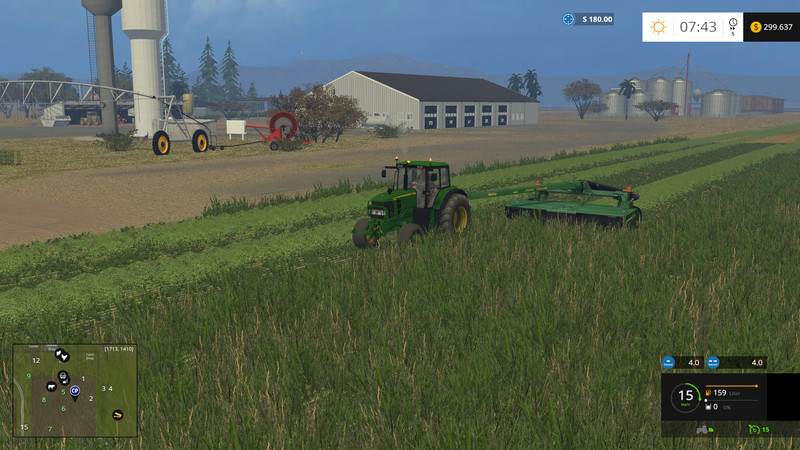Click the time acceleration clock icon
The height and width of the screenshot is (450, 800).
coord(732,25)
